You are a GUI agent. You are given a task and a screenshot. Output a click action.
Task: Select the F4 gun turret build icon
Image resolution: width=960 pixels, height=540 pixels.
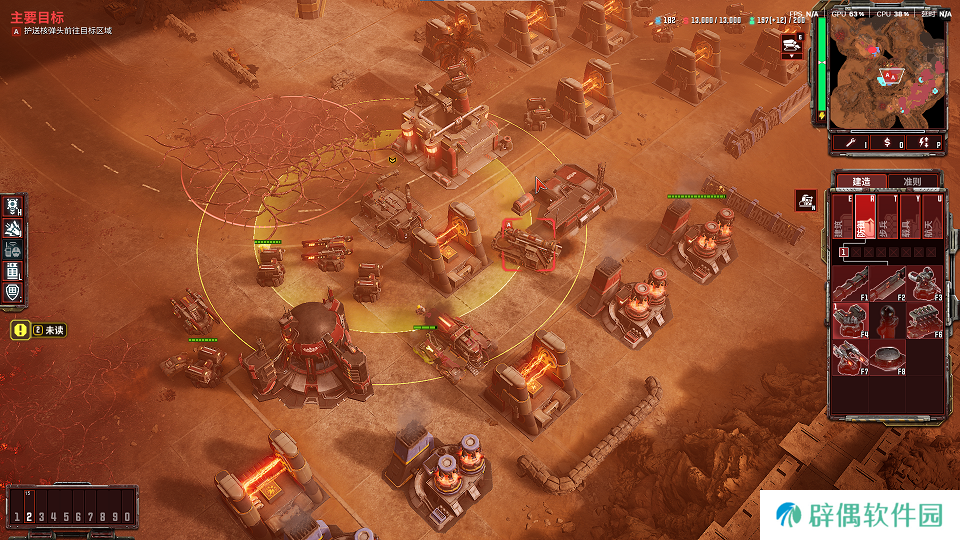pyautogui.click(x=849, y=320)
